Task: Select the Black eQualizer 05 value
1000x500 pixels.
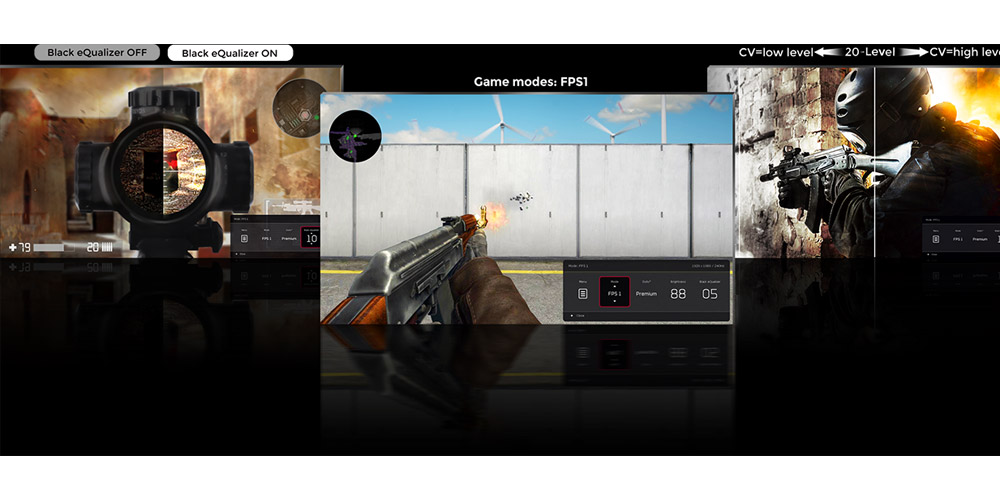Action: click(x=709, y=293)
